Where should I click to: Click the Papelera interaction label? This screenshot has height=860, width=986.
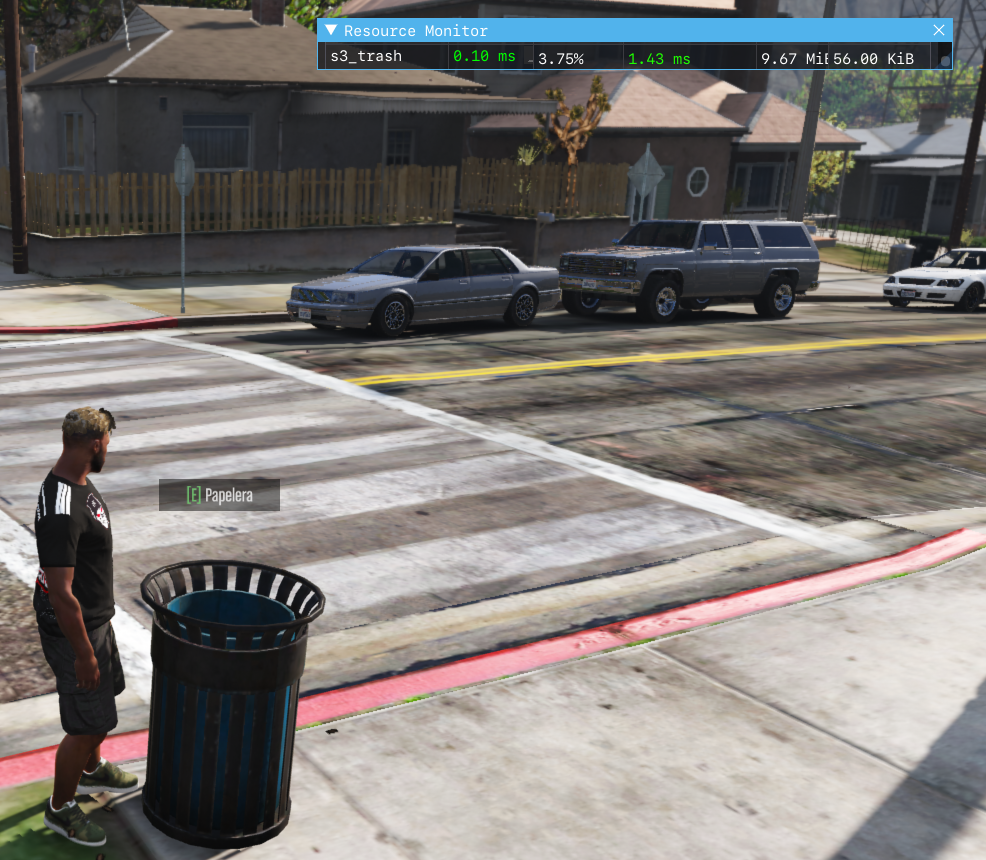(219, 495)
